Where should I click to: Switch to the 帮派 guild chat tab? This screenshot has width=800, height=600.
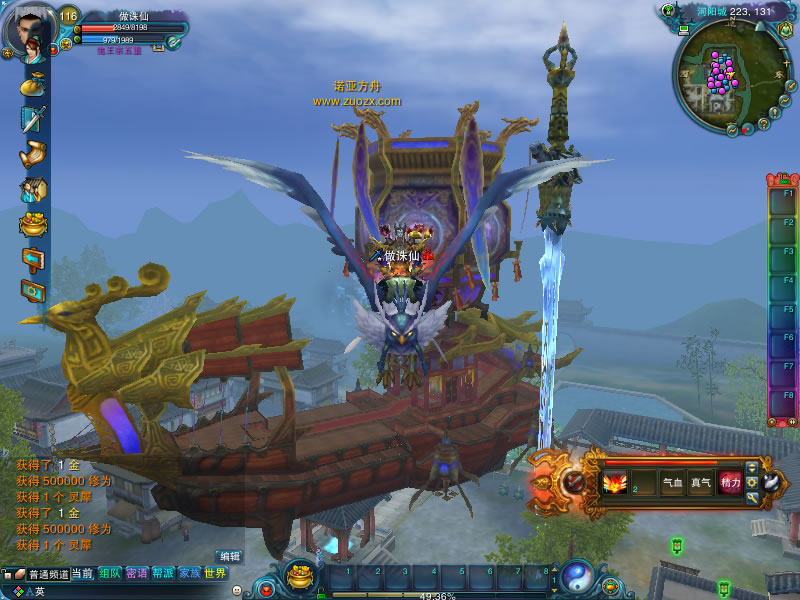pyautogui.click(x=163, y=574)
